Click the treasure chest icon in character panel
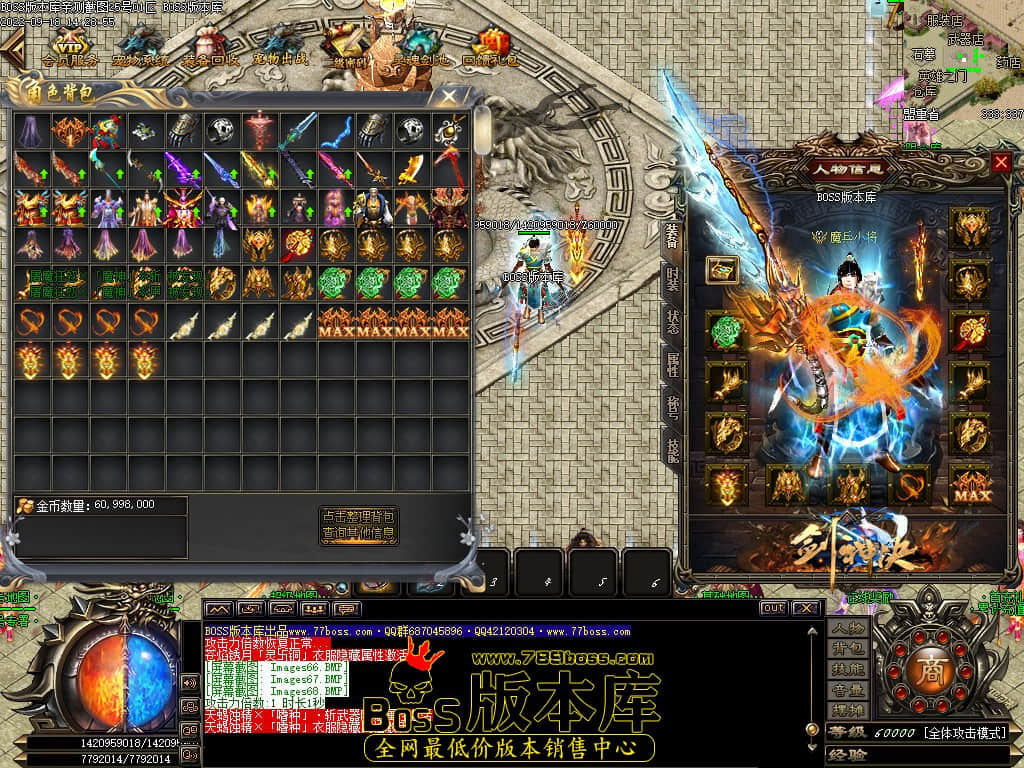The image size is (1024, 768). click(x=722, y=270)
